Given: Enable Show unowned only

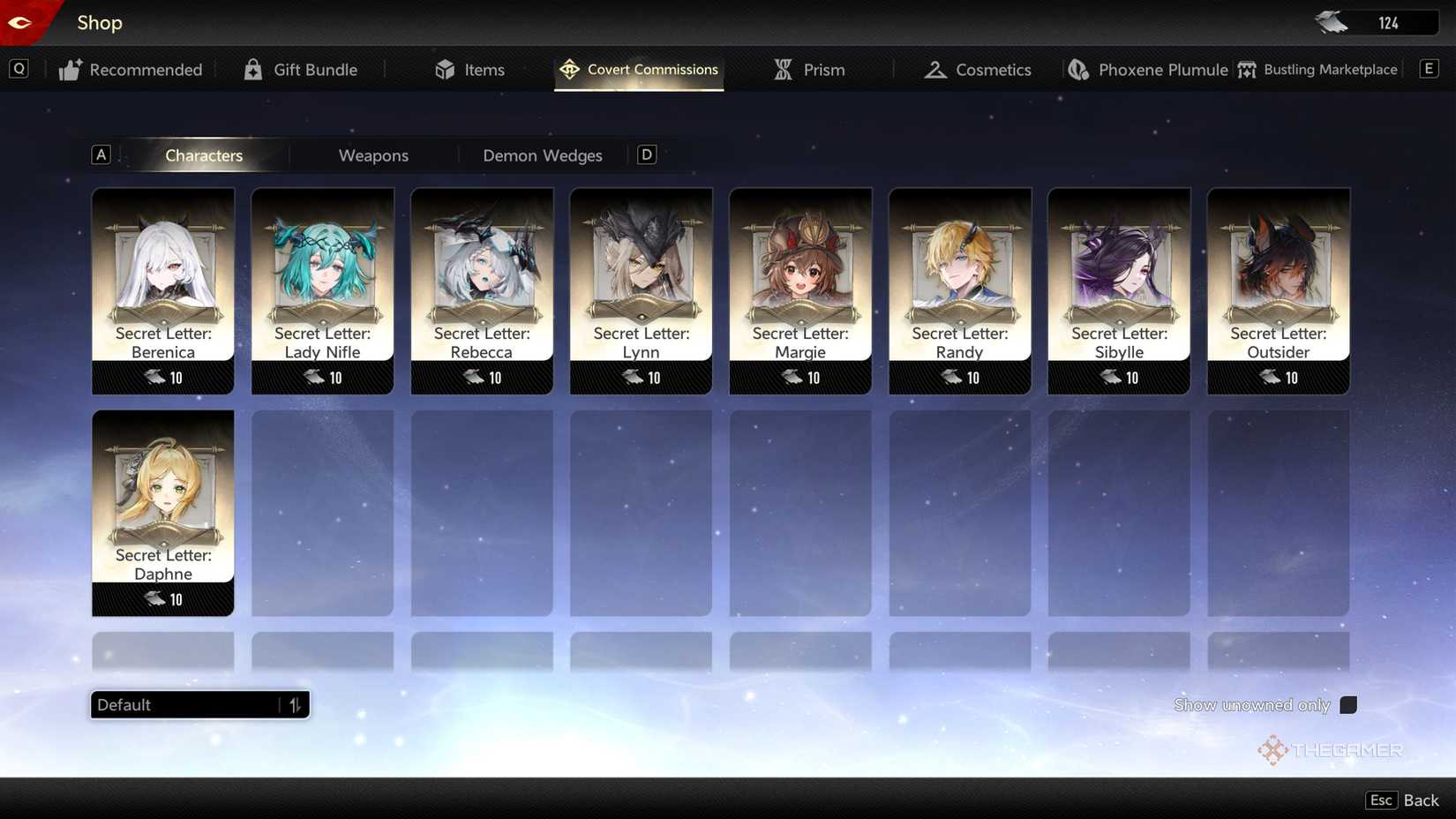Looking at the screenshot, I should 1349,704.
